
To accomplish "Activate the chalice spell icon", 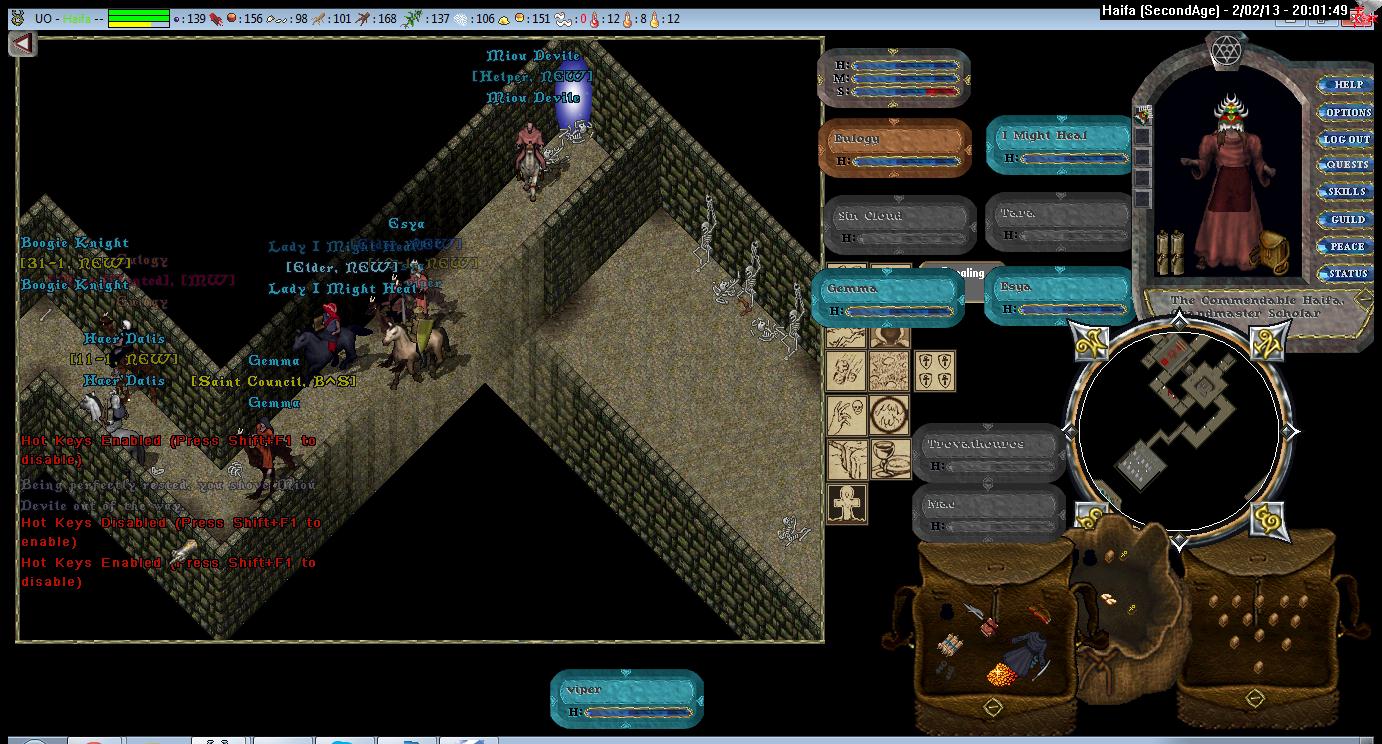I will 889,458.
